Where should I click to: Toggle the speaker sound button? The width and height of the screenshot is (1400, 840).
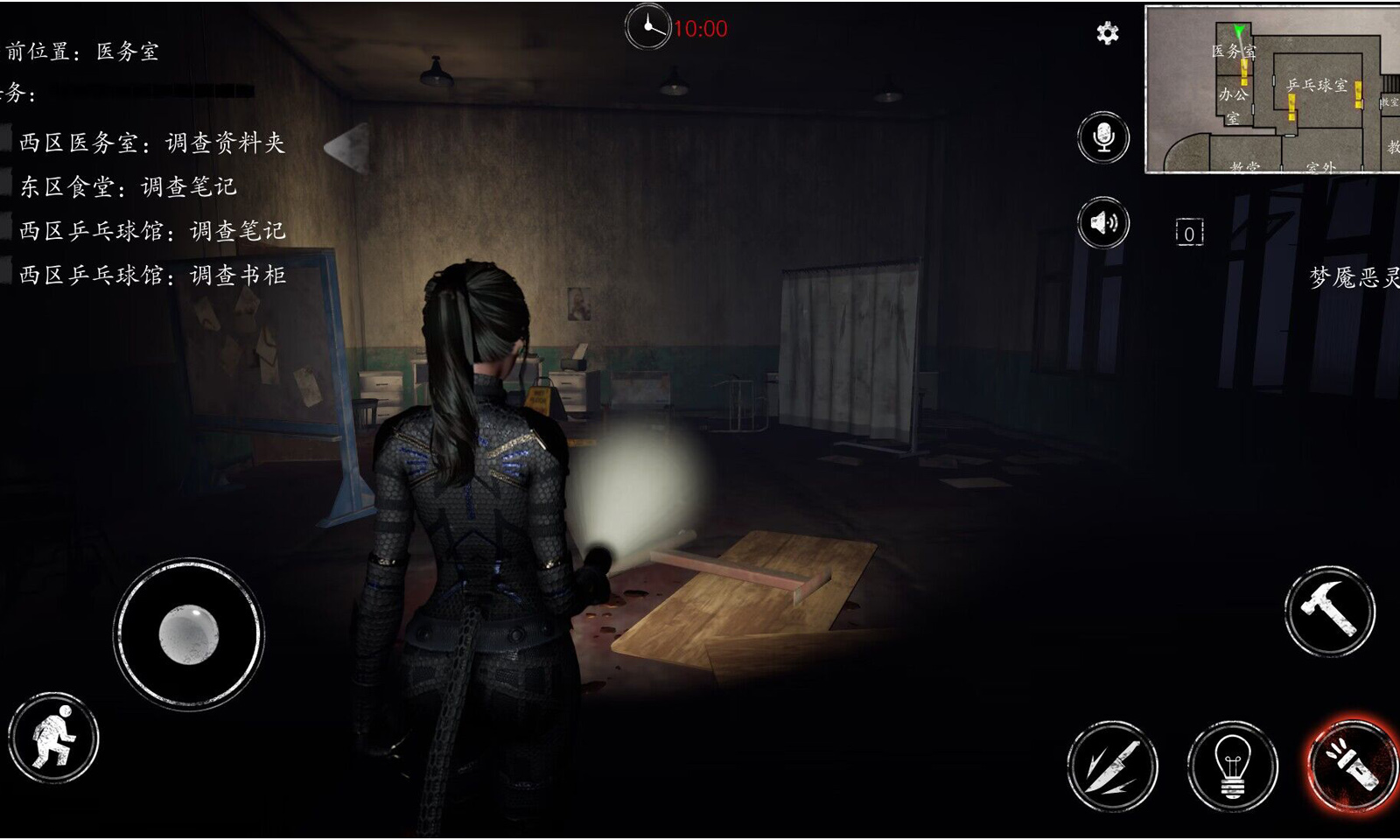tap(1103, 223)
